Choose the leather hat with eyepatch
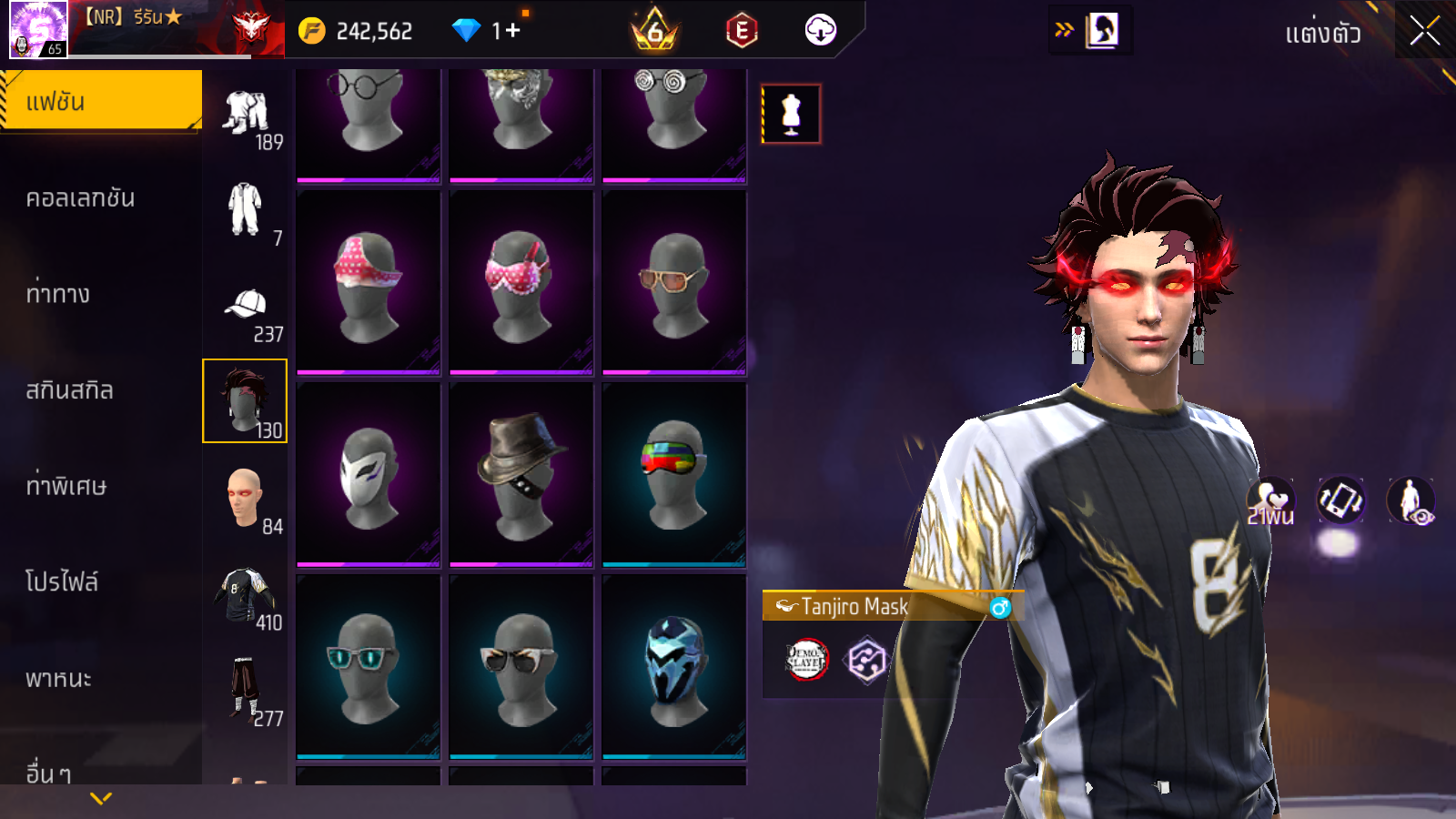This screenshot has width=1456, height=819. pyautogui.click(x=521, y=475)
